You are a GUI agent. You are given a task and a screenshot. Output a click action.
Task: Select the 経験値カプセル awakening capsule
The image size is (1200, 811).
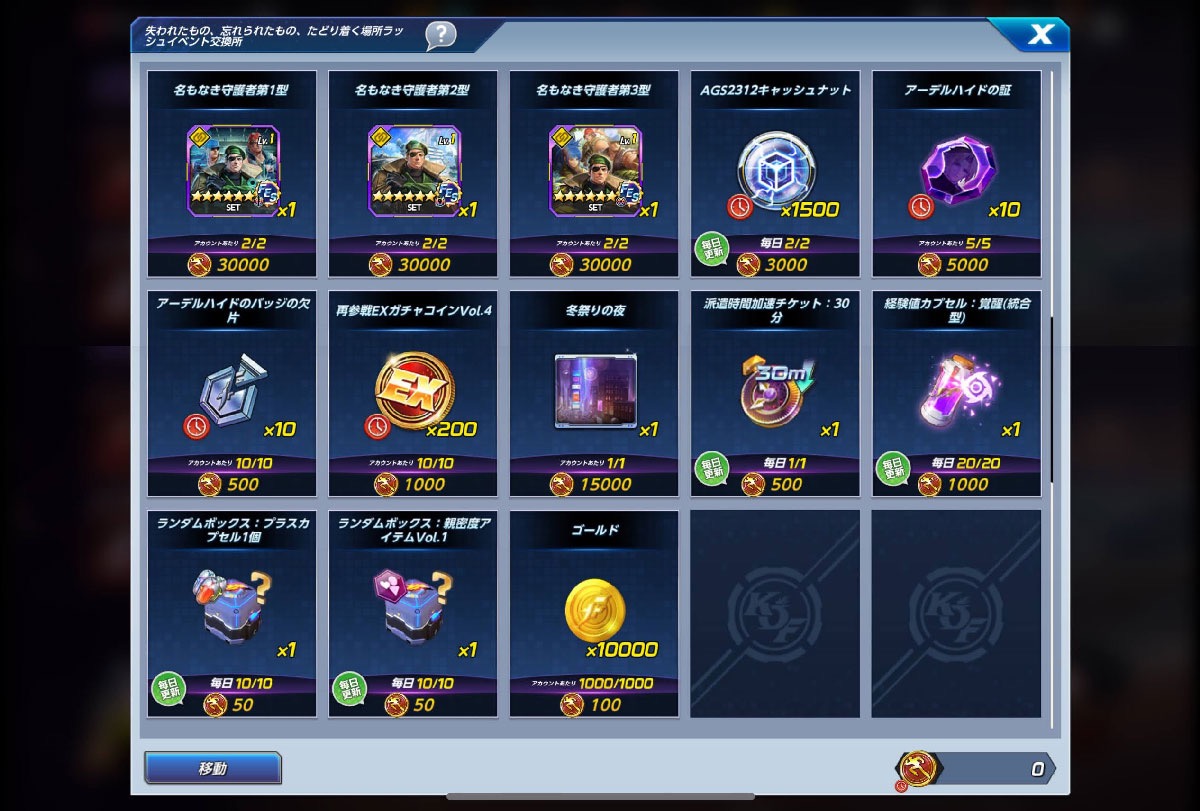[x=956, y=392]
